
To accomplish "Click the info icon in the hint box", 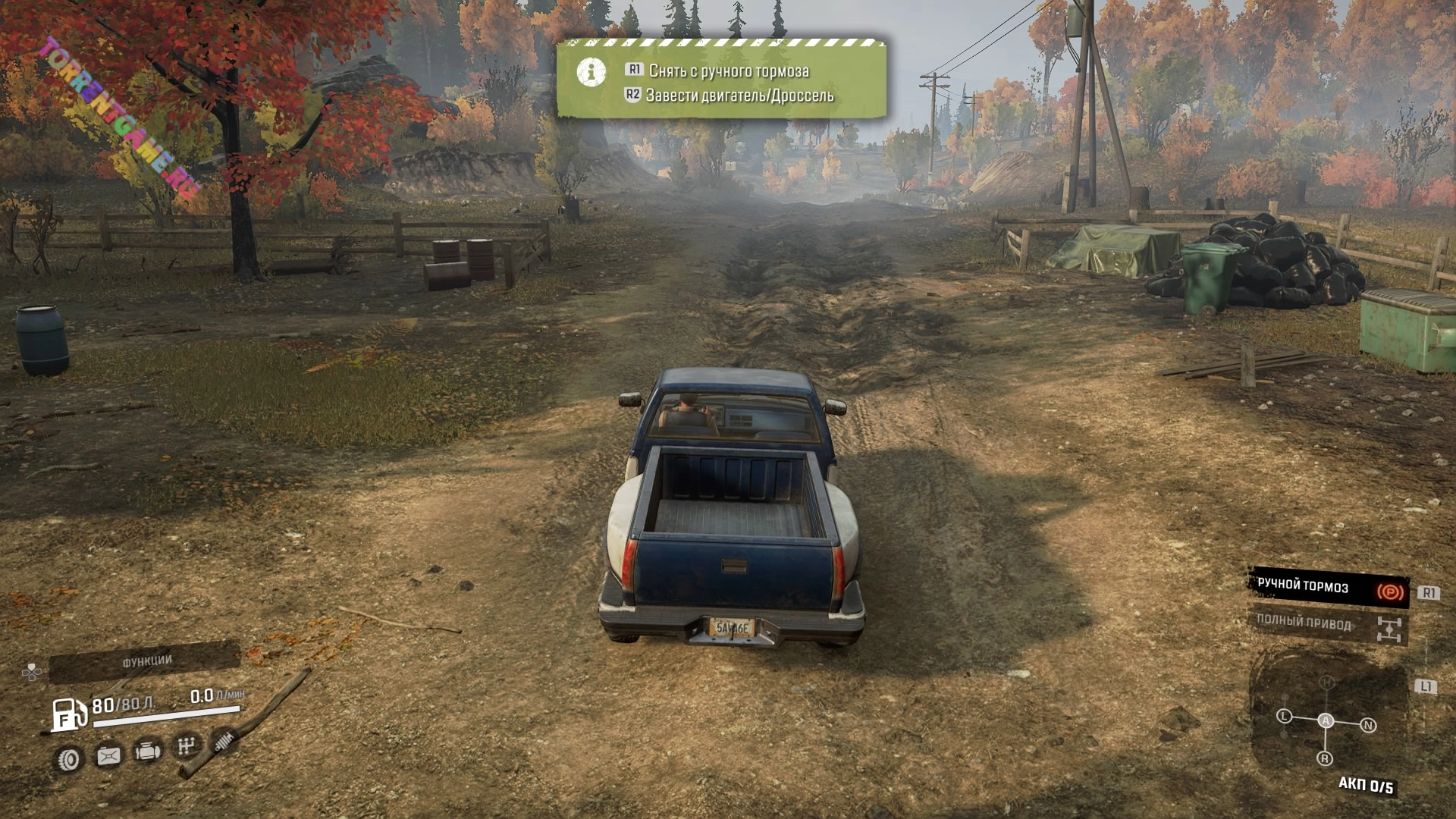I will pyautogui.click(x=591, y=72).
